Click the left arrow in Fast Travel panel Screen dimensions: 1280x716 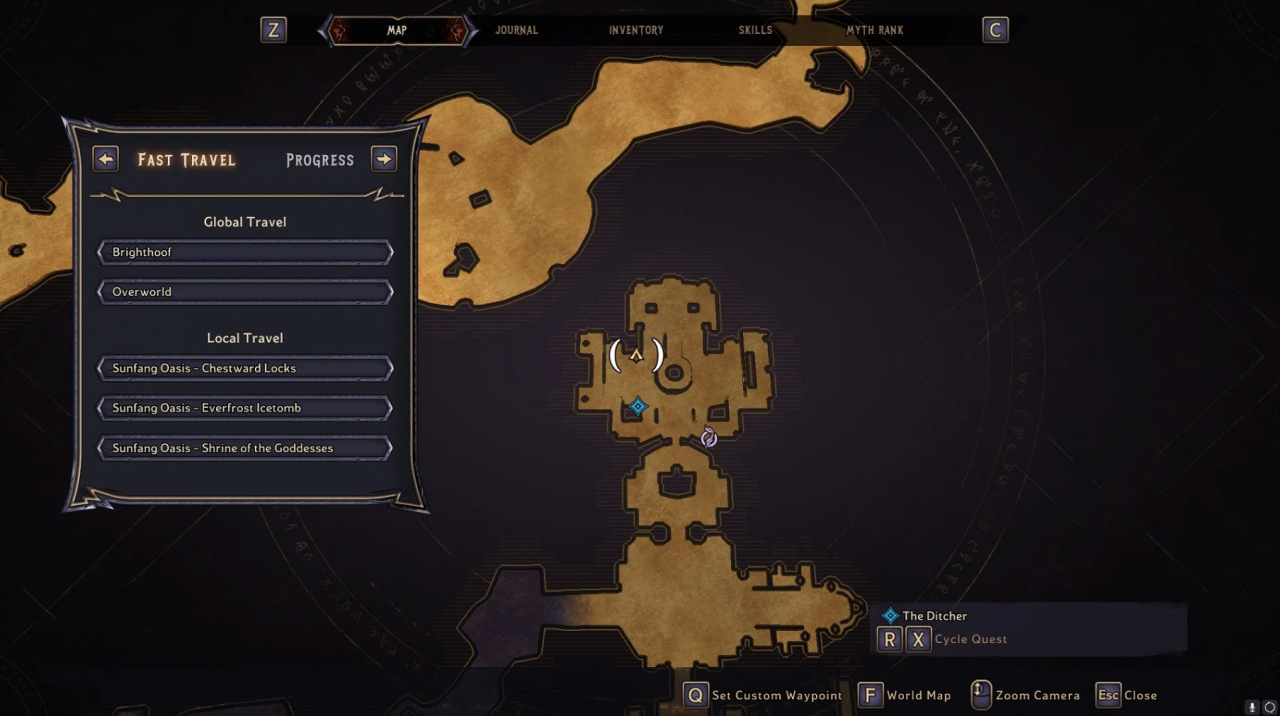(105, 159)
